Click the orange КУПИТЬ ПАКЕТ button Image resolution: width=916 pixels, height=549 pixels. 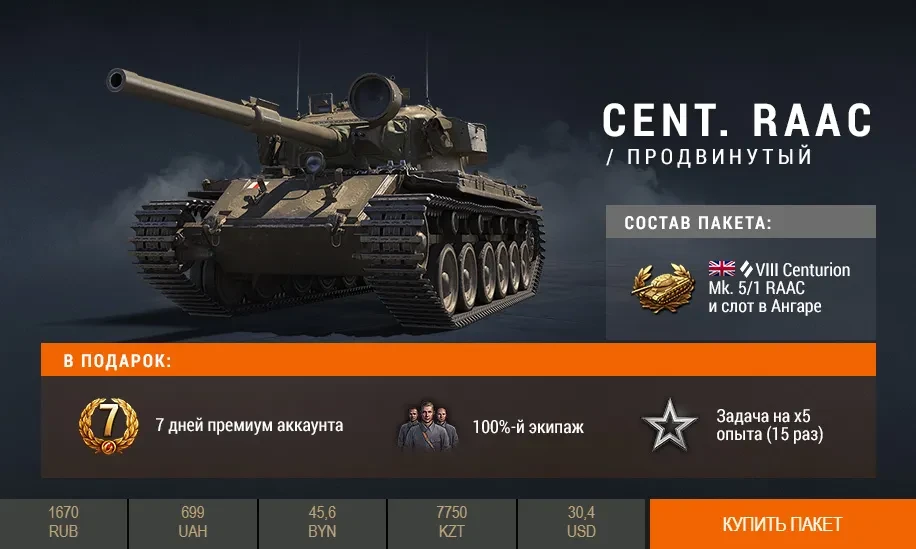782,524
